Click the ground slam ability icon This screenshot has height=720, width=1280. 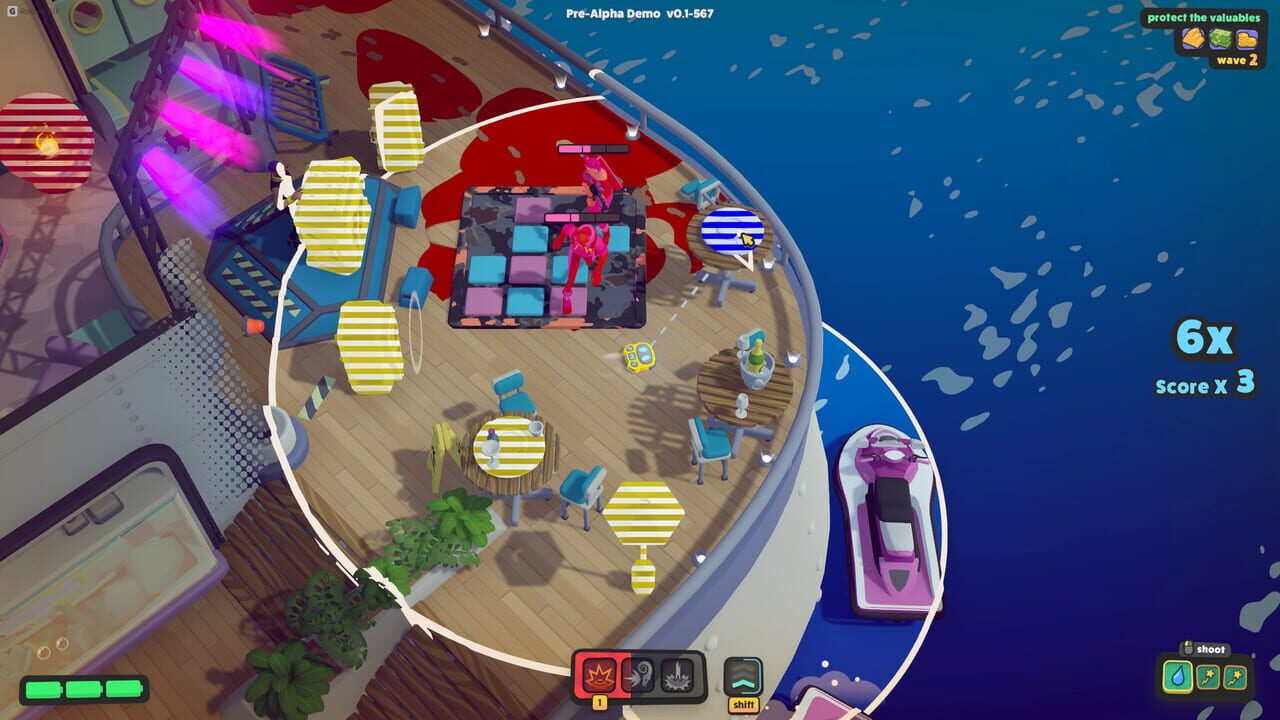tap(677, 676)
